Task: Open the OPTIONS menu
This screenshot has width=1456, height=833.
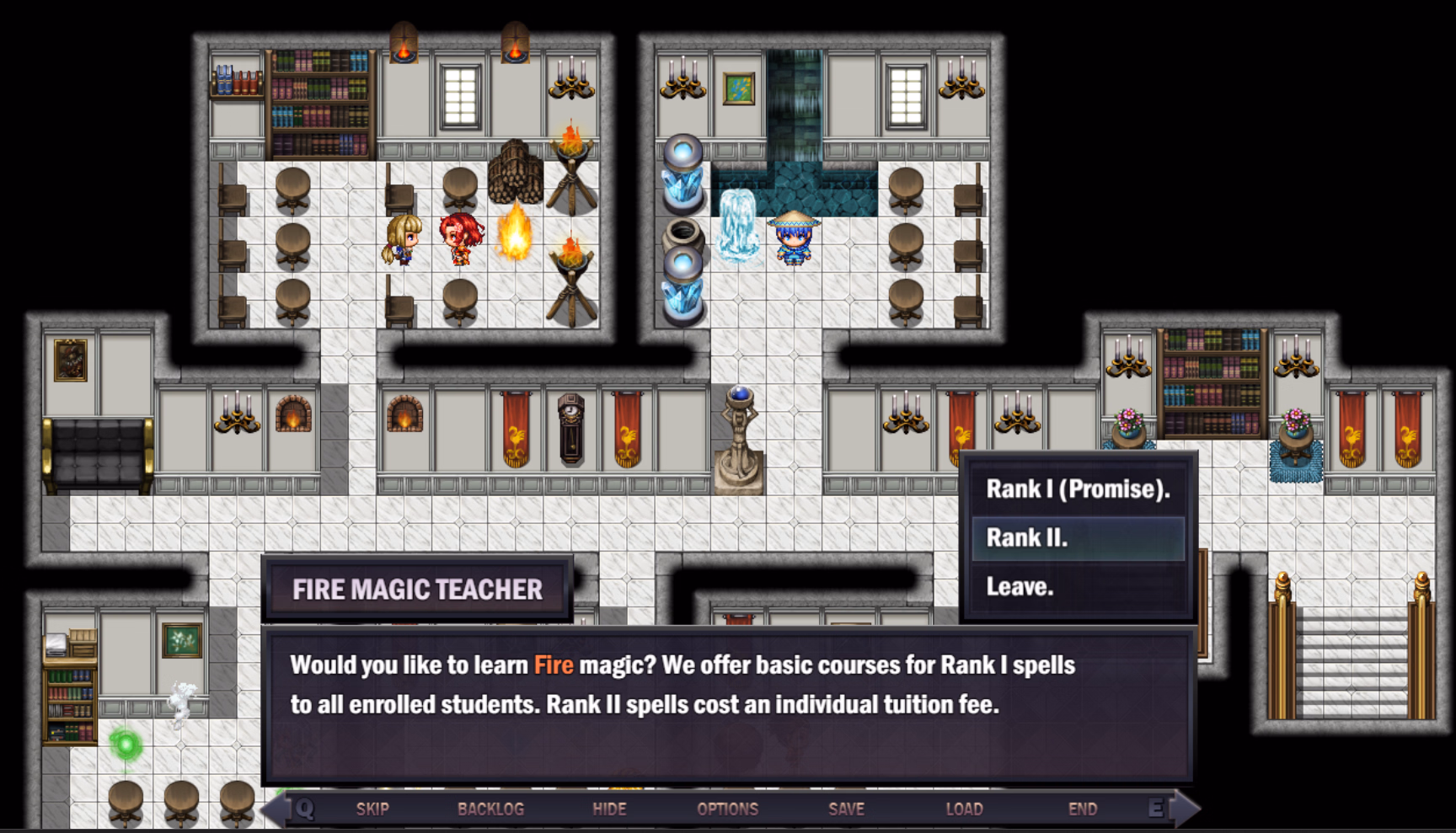Action: [x=727, y=809]
